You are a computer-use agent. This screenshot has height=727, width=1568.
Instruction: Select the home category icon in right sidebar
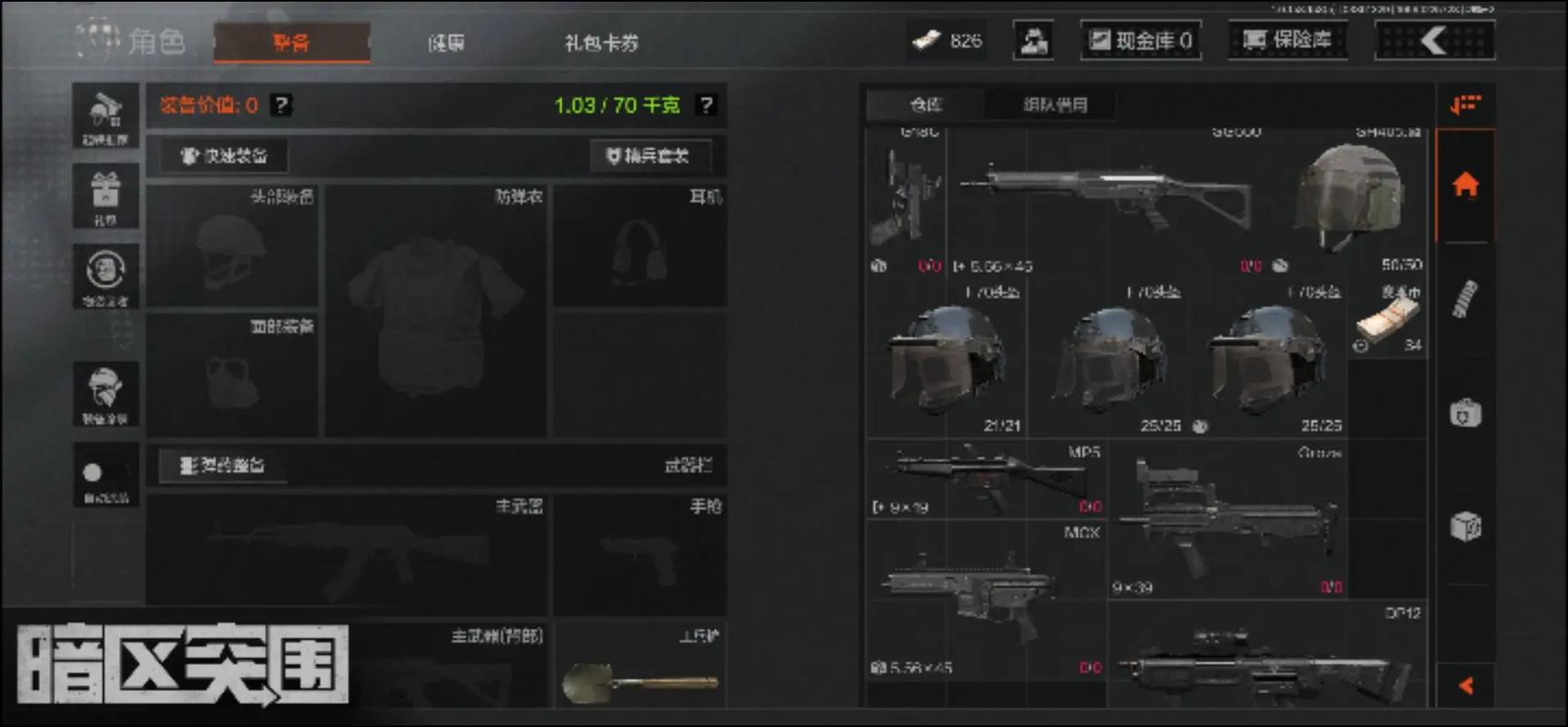(1464, 186)
